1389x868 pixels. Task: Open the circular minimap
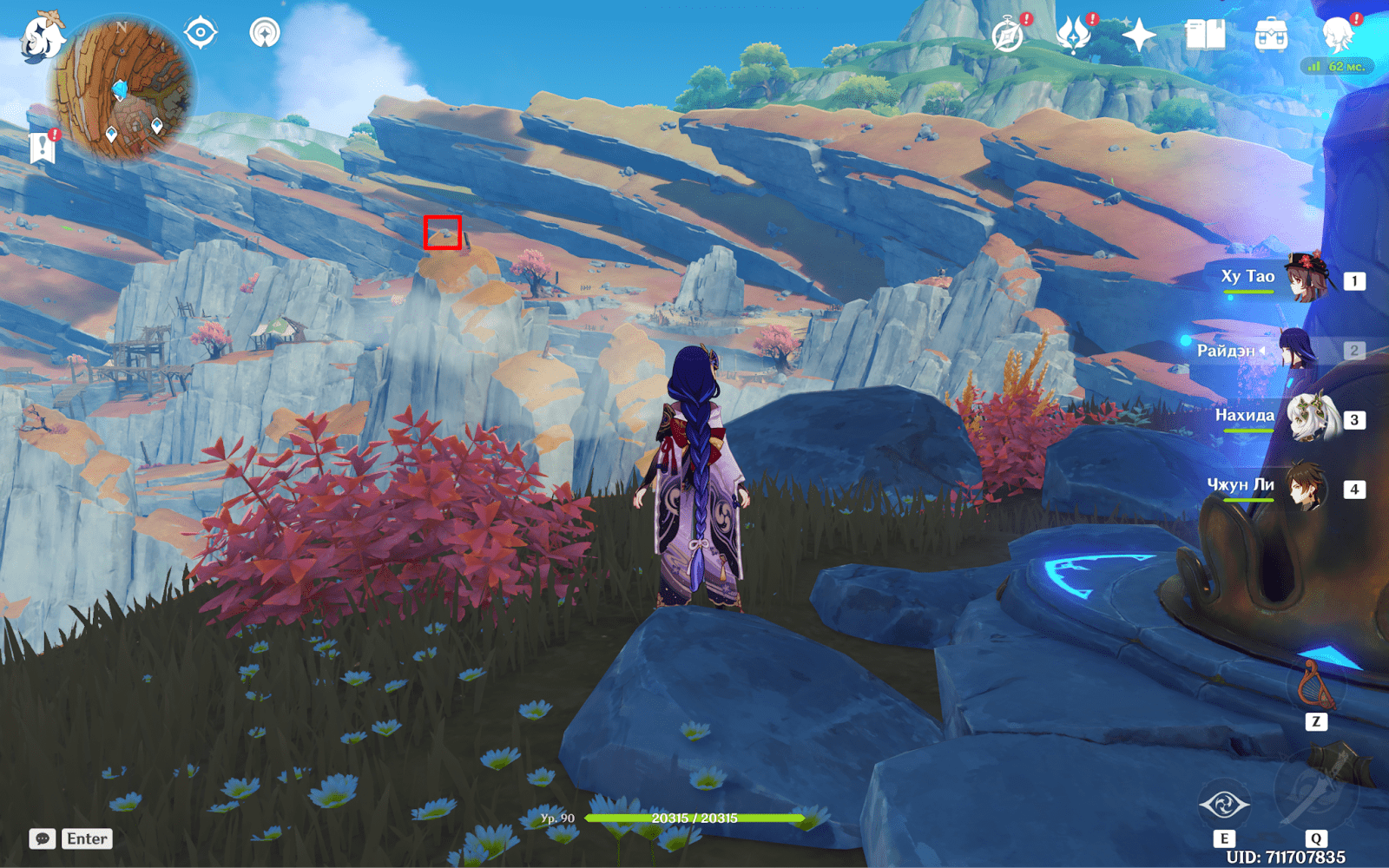(x=122, y=88)
